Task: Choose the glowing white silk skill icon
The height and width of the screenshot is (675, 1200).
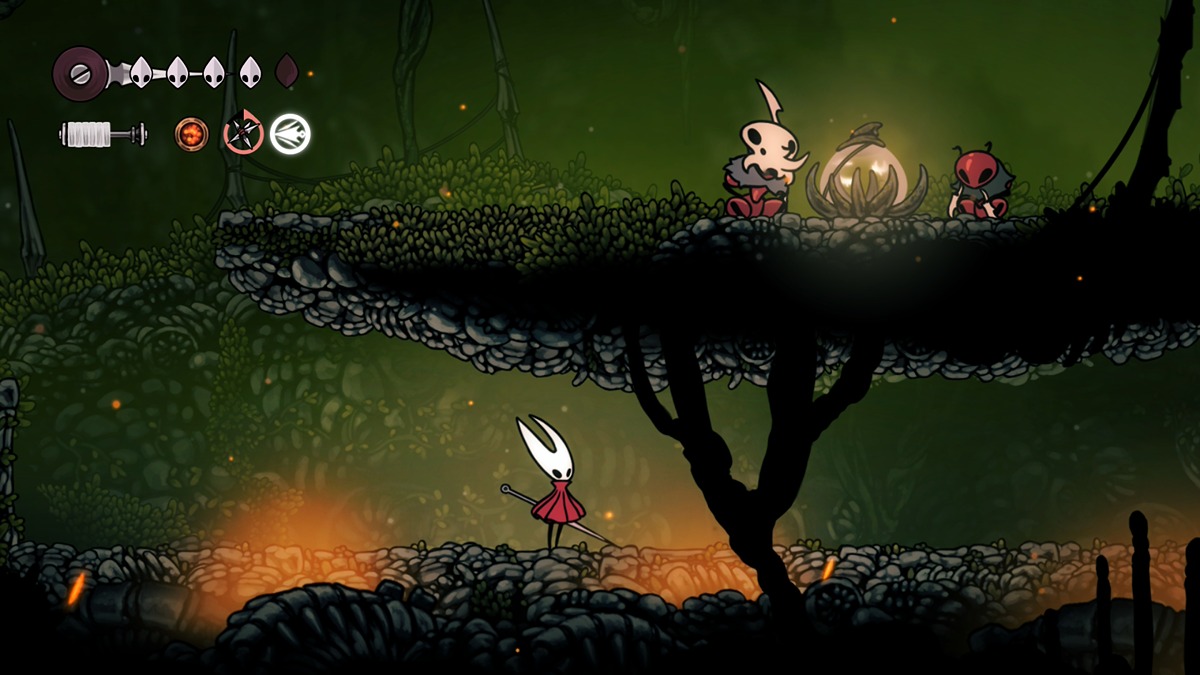Action: click(x=290, y=133)
